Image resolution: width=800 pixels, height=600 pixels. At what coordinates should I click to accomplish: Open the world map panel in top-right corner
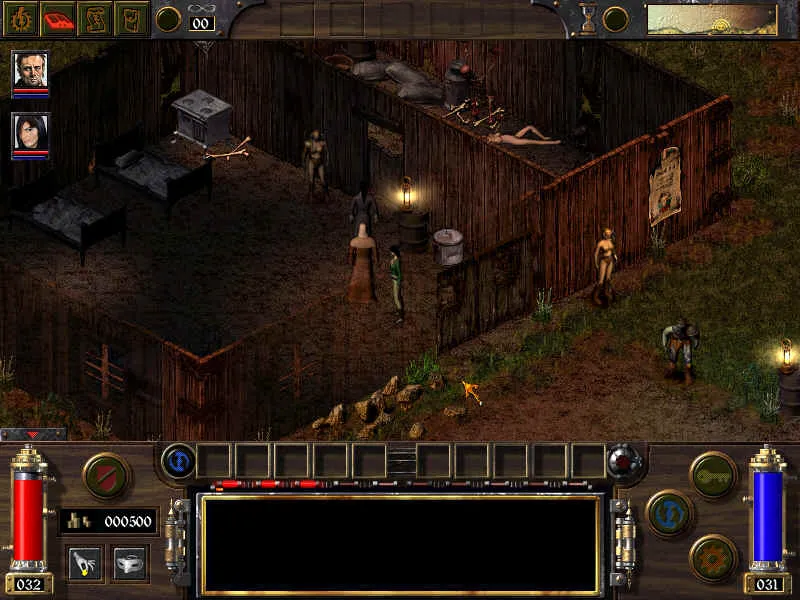coord(711,19)
